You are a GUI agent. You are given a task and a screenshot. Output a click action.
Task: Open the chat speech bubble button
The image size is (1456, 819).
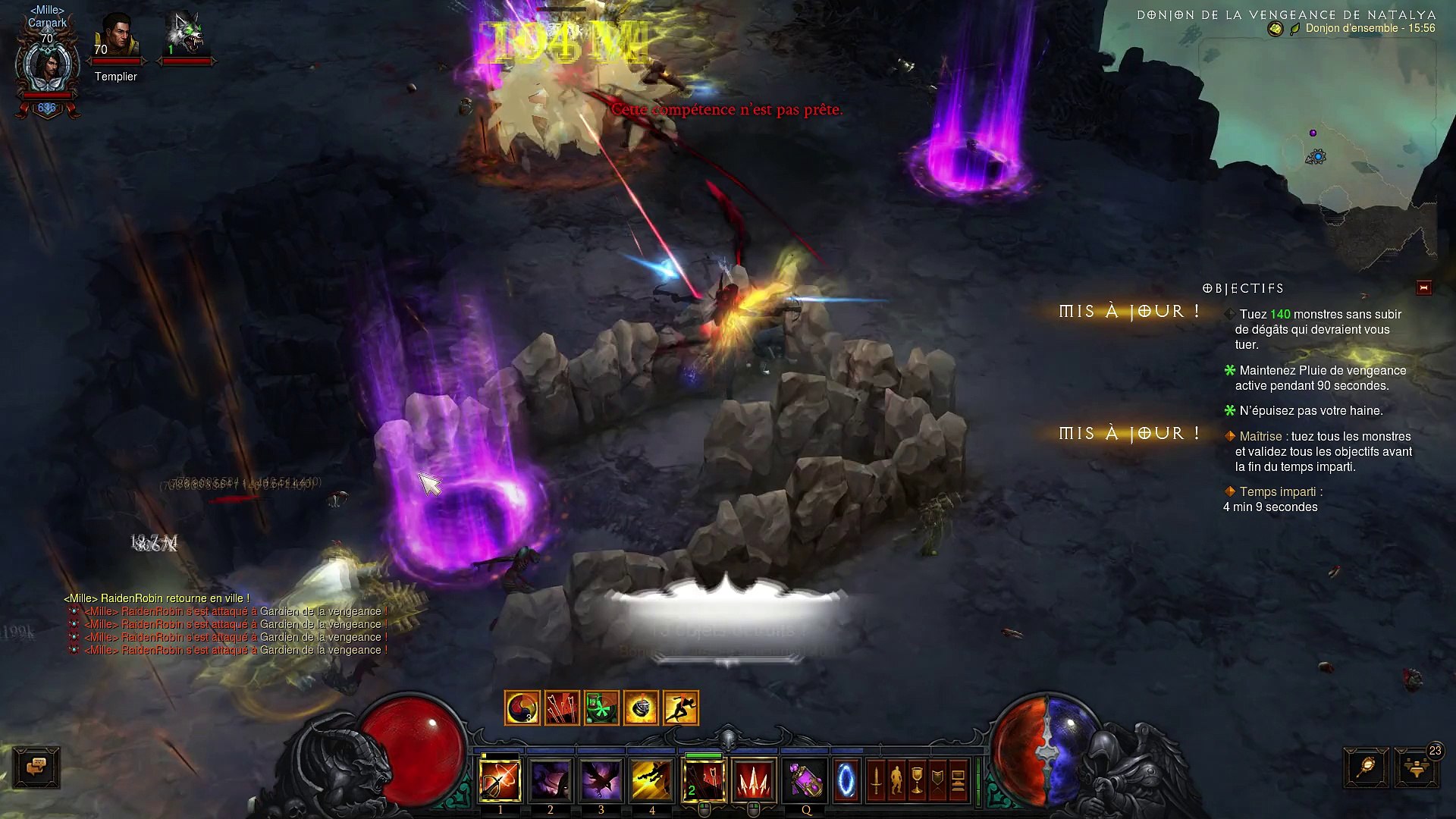click(36, 767)
